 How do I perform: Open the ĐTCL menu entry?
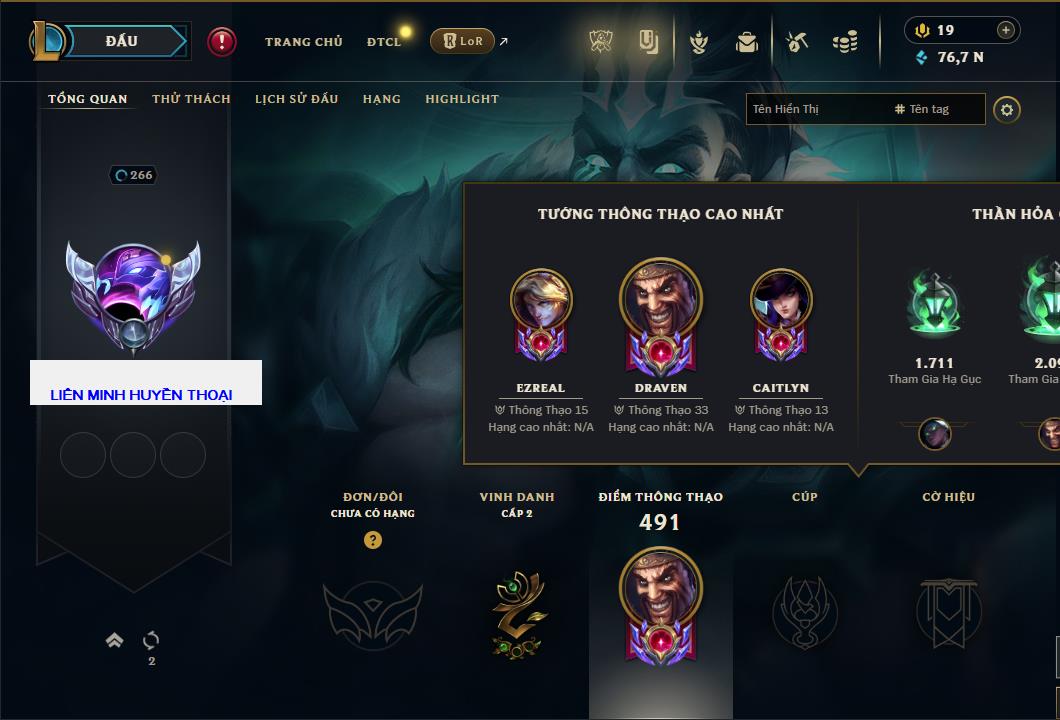[x=384, y=42]
